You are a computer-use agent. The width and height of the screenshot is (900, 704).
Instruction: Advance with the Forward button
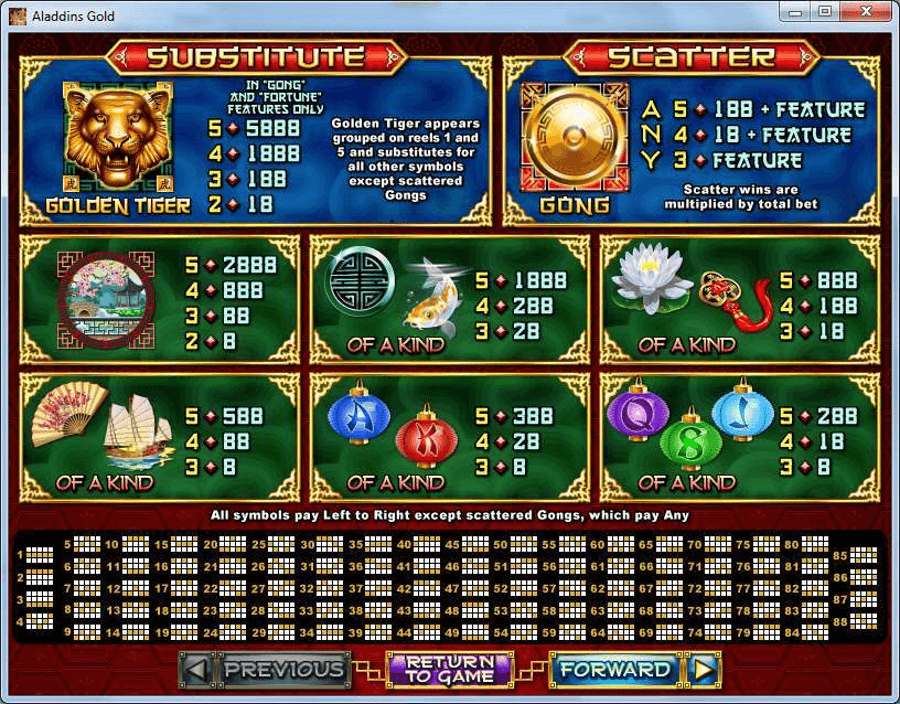(x=634, y=669)
